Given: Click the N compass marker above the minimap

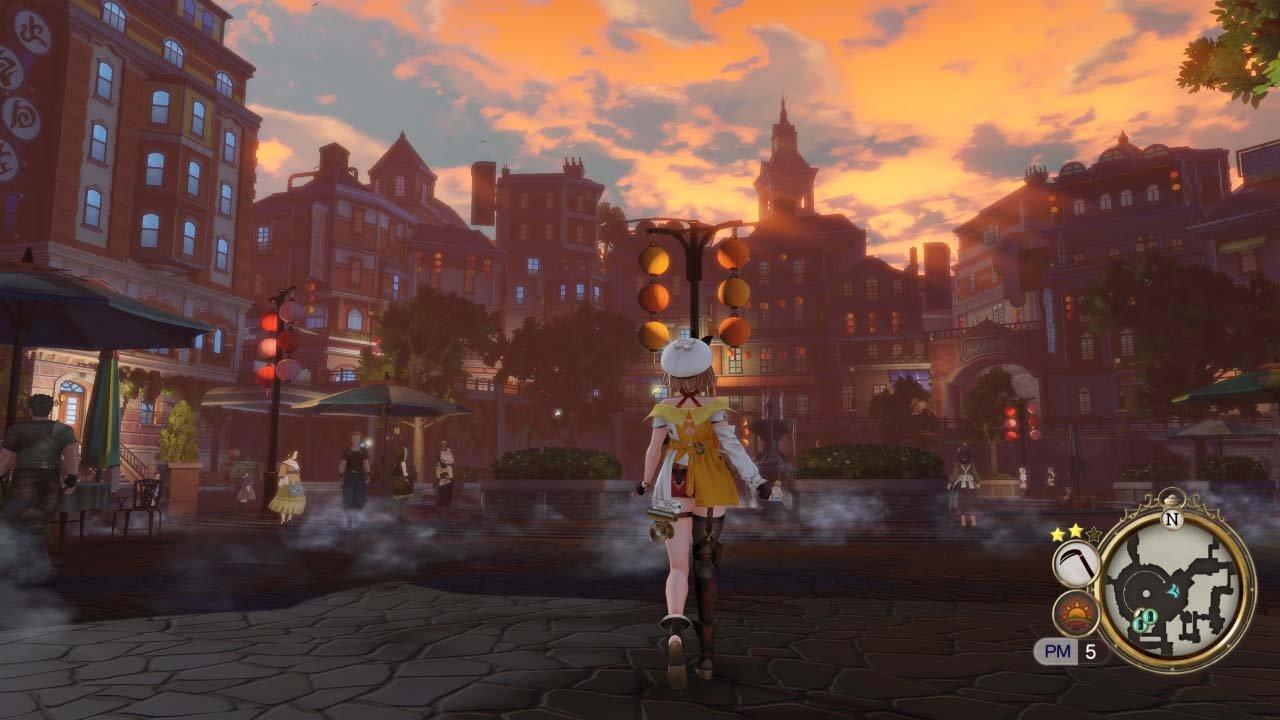Looking at the screenshot, I should [1173, 518].
